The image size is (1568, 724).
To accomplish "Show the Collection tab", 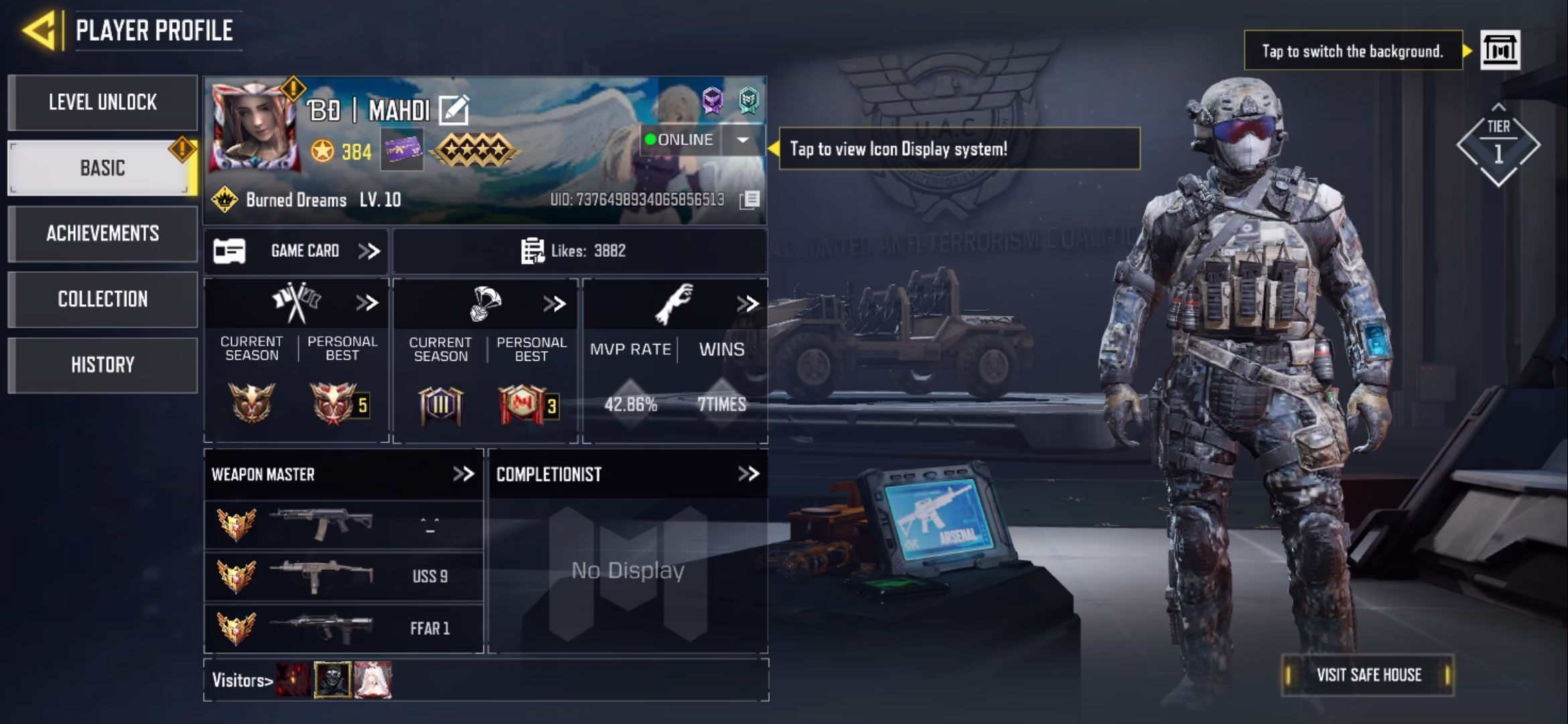I will coord(103,299).
